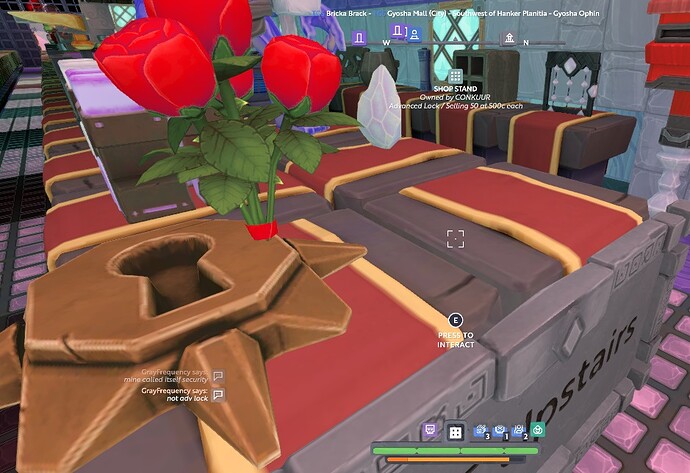Image resolution: width=690 pixels, height=473 pixels.
Task: Click the purple Twitch icon in the HUD
Action: 430,431
